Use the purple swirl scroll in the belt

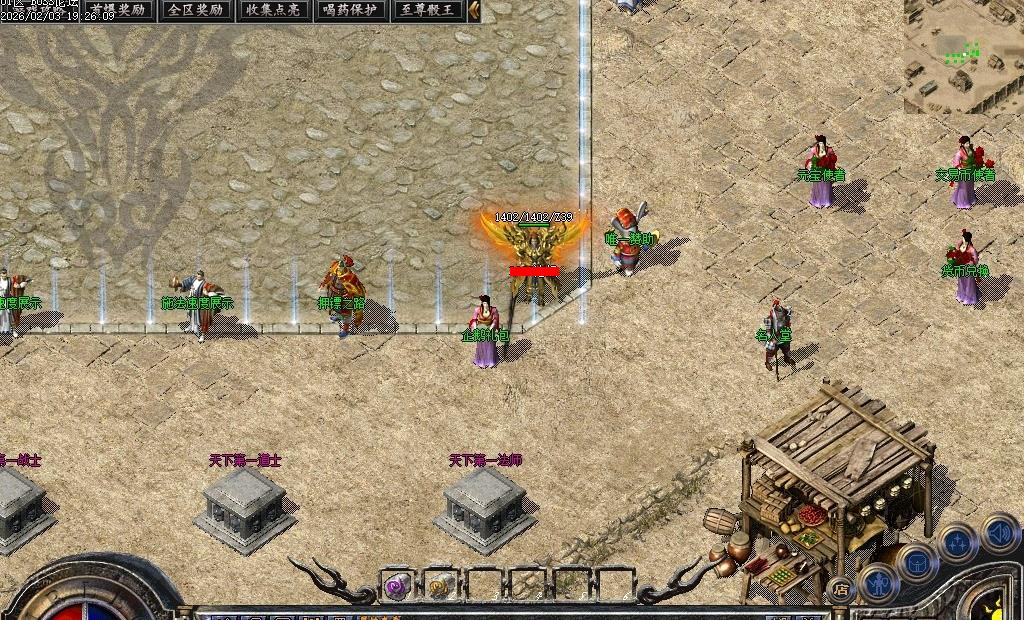398,585
